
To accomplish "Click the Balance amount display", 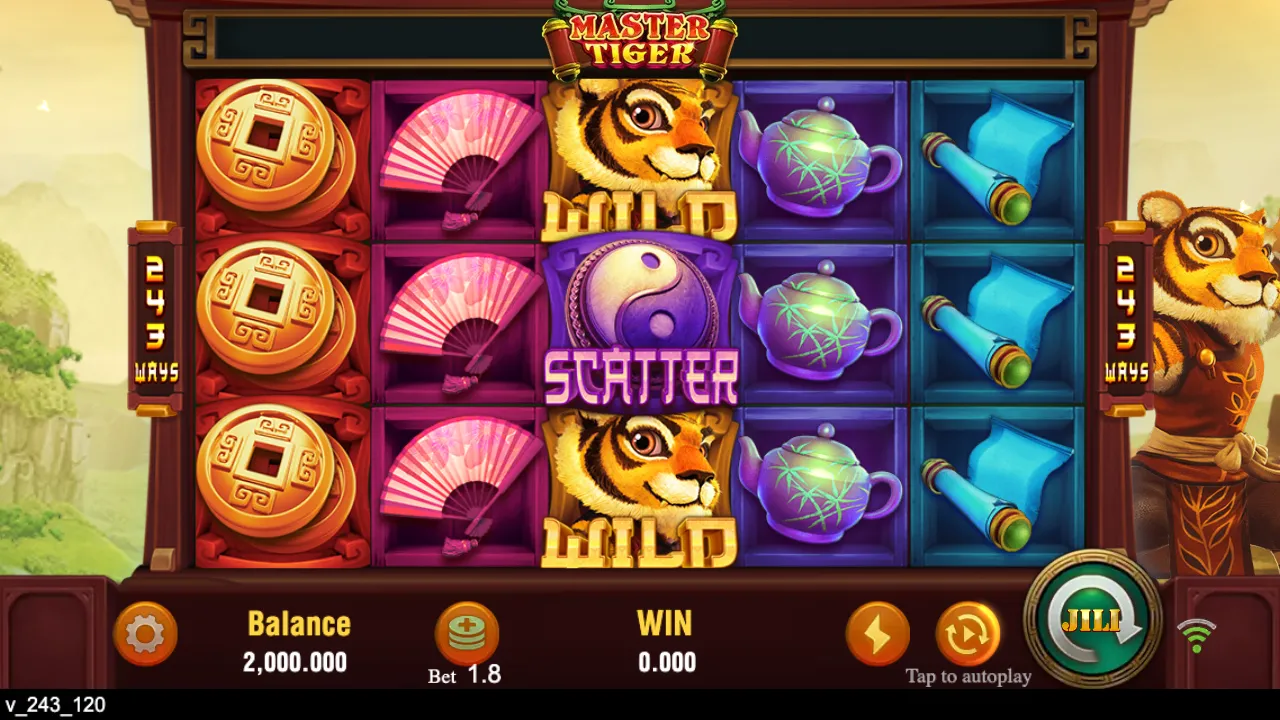I will tap(296, 642).
